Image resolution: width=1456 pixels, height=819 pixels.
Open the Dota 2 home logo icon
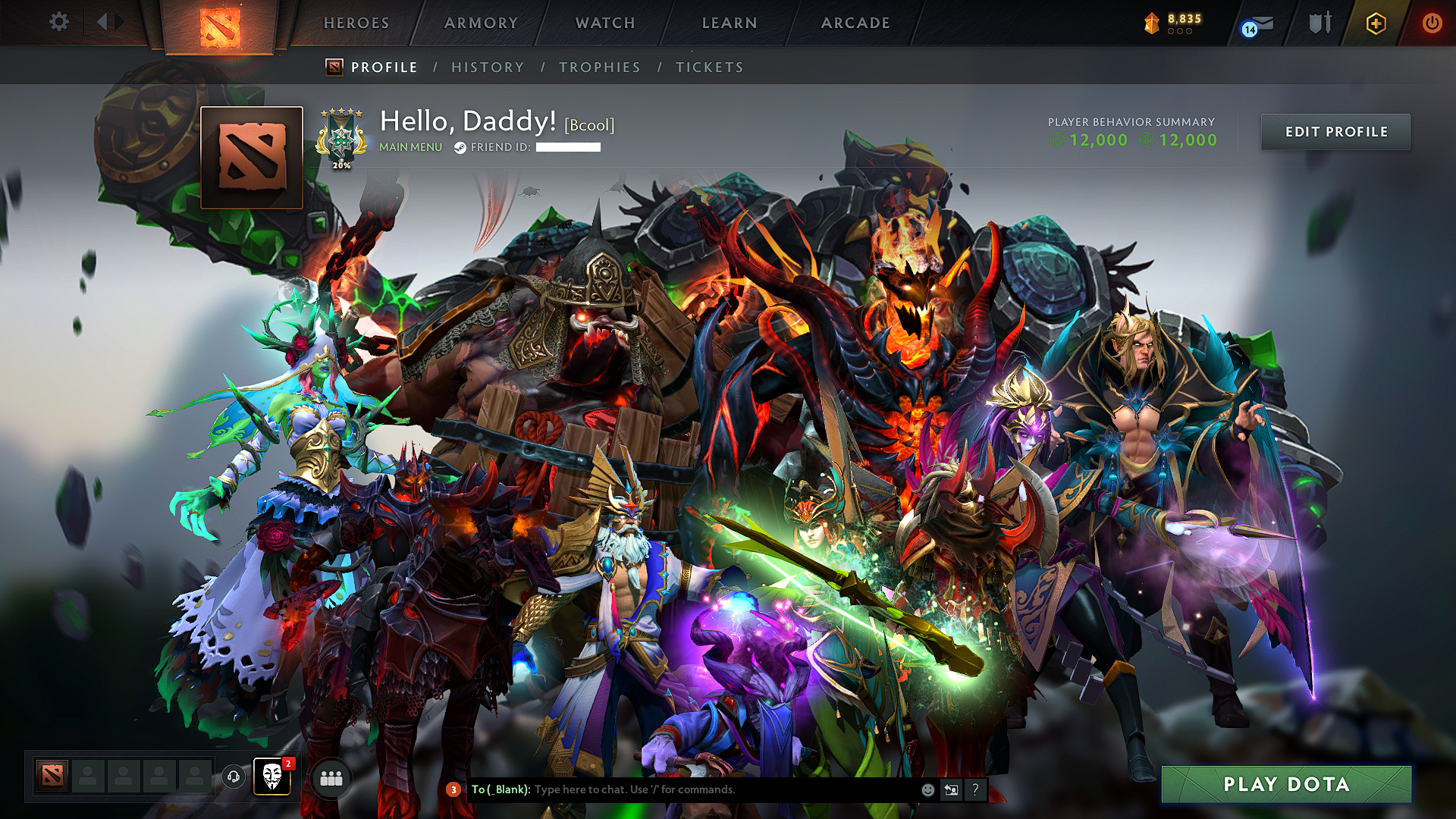pos(221,23)
